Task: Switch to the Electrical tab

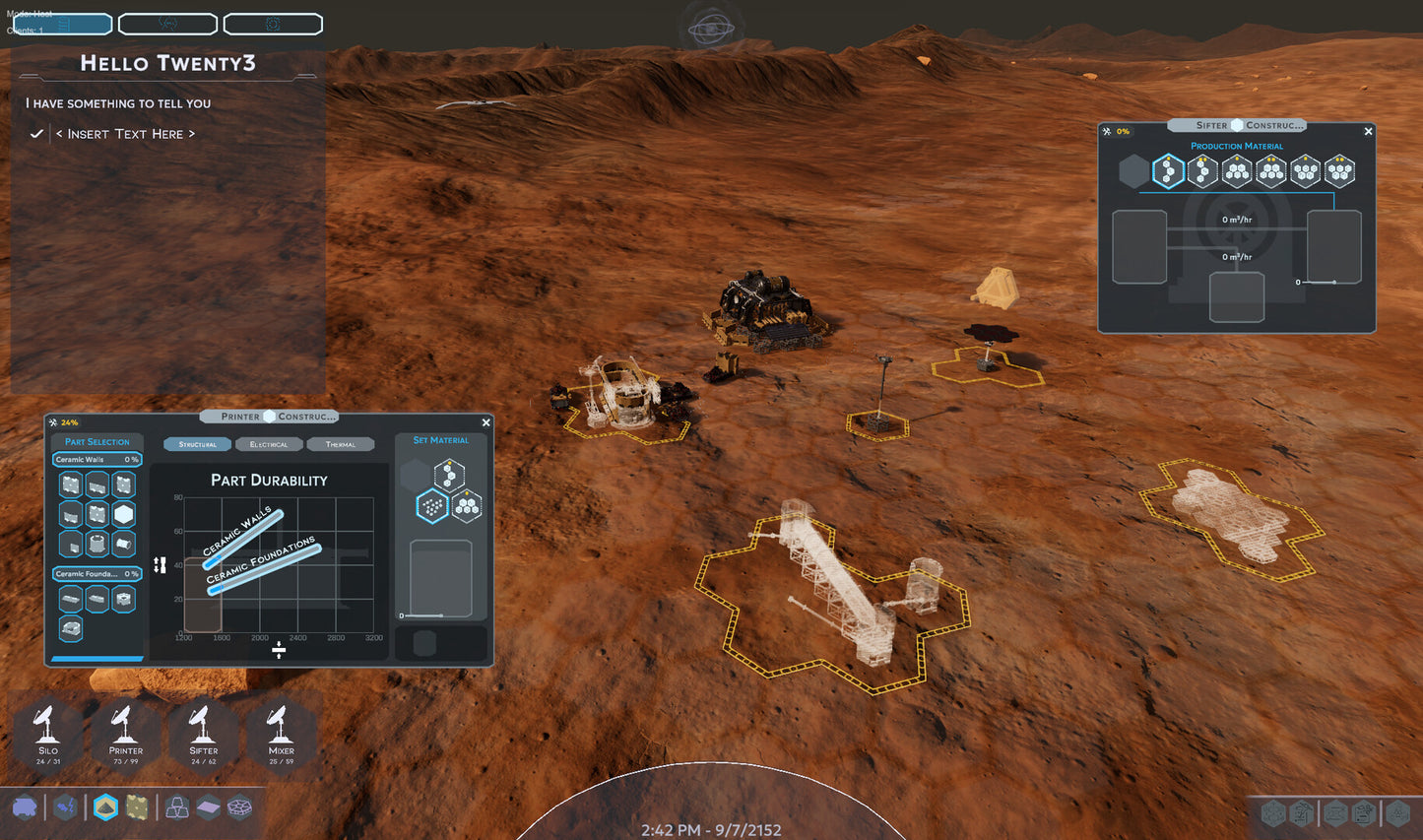Action: 269,444
